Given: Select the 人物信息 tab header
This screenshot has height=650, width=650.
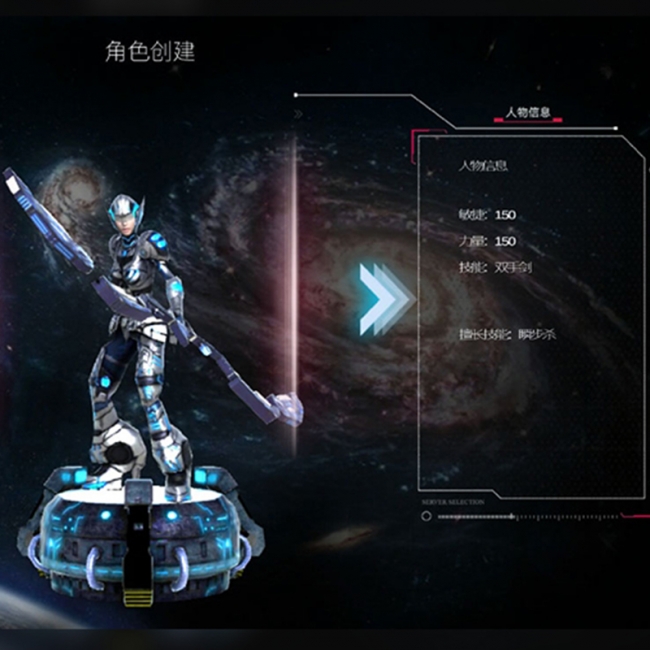Looking at the screenshot, I should pyautogui.click(x=529, y=113).
